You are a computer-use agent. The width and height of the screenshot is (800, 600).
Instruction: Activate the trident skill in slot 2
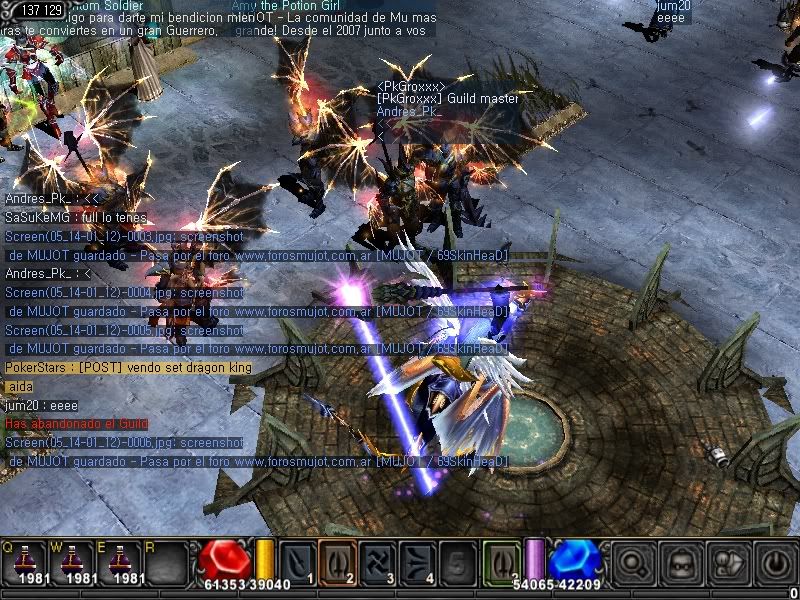(x=337, y=561)
